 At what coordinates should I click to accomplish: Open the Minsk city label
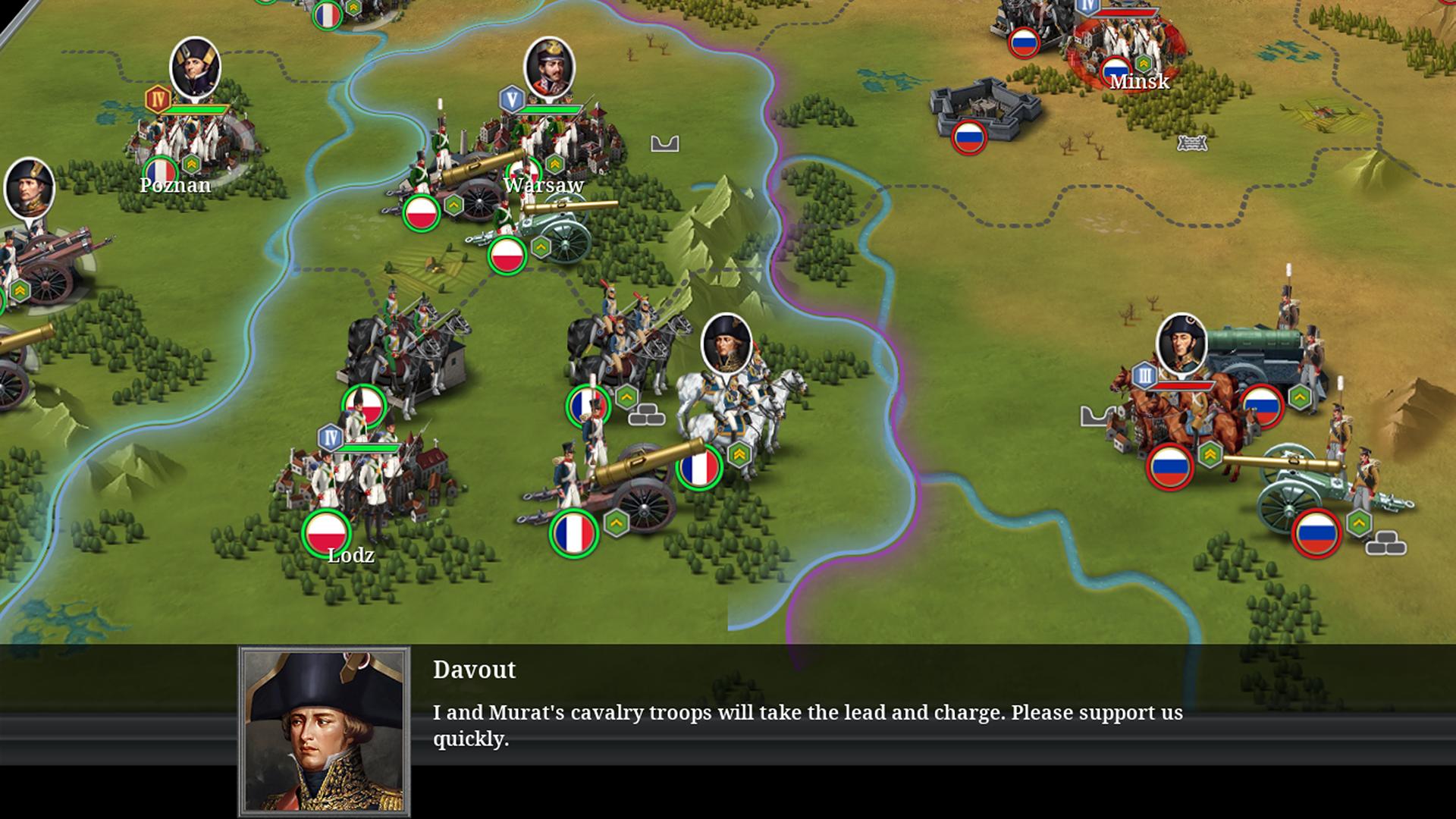(1140, 82)
